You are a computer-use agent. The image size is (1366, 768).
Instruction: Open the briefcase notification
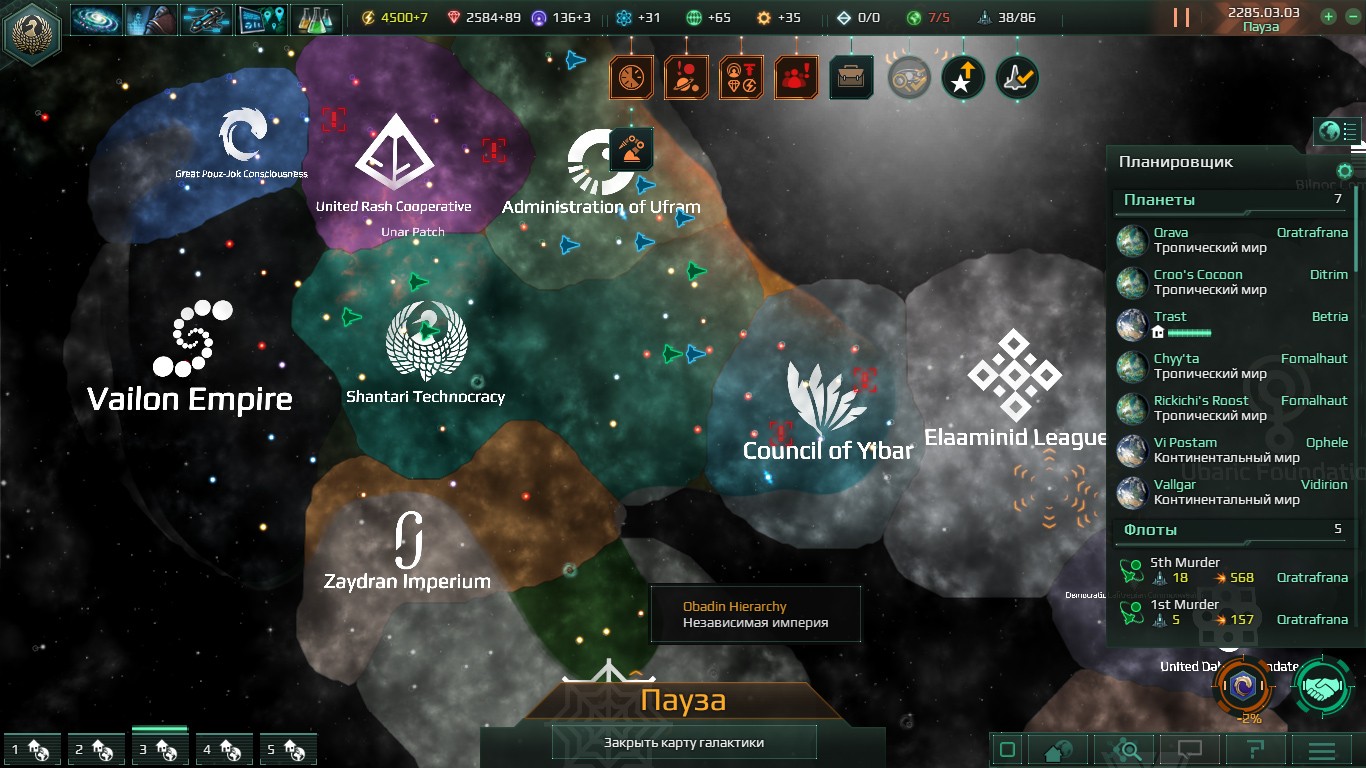point(851,77)
